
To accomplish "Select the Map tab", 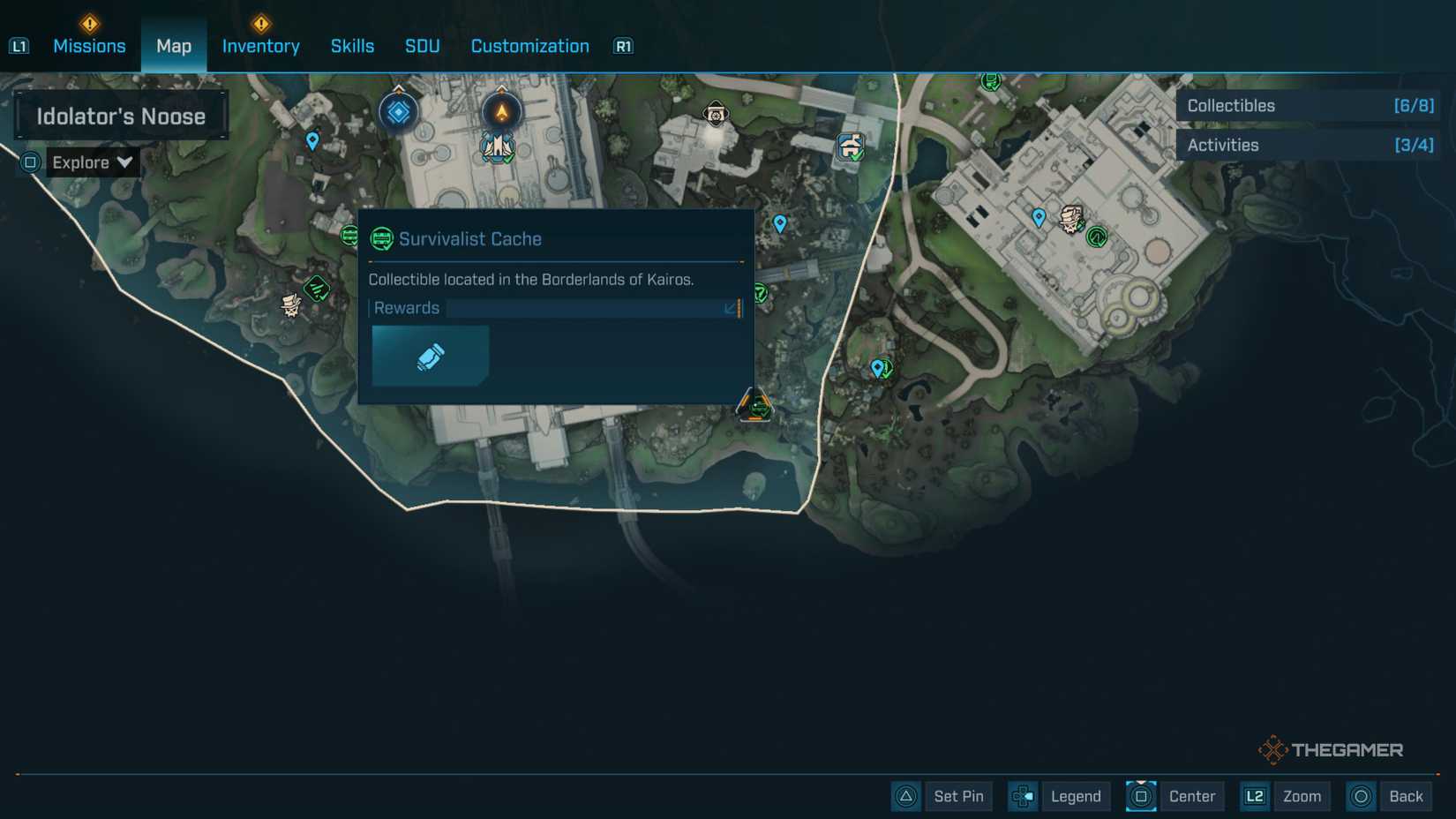I will tap(174, 46).
